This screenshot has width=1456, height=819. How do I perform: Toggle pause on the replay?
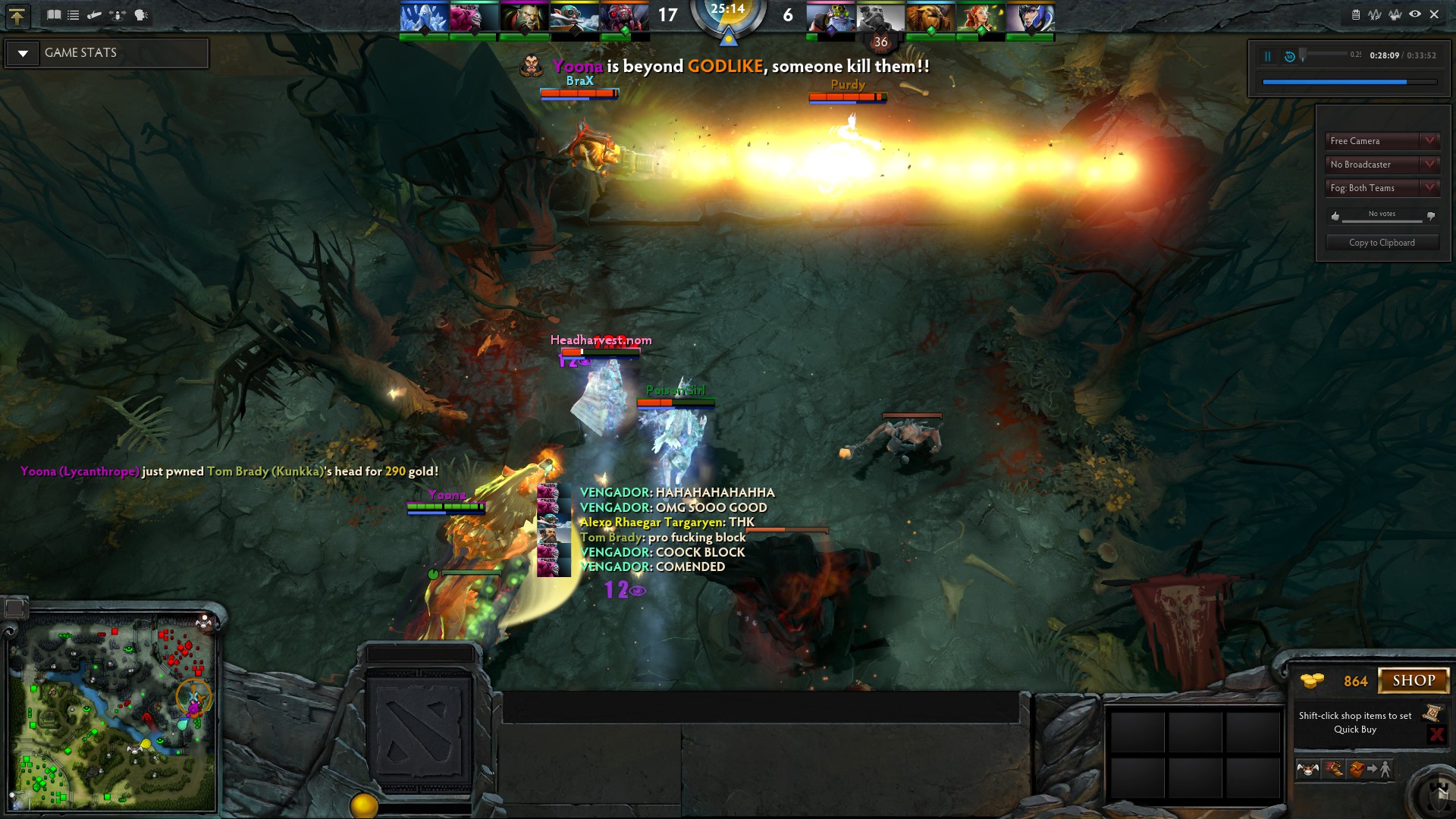tap(1267, 55)
